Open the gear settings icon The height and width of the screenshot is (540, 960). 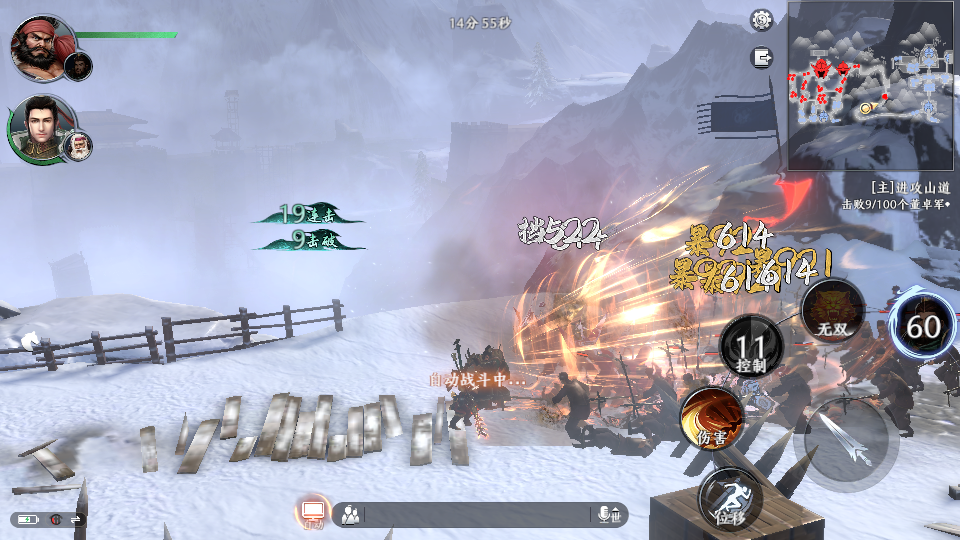pyautogui.click(x=762, y=19)
